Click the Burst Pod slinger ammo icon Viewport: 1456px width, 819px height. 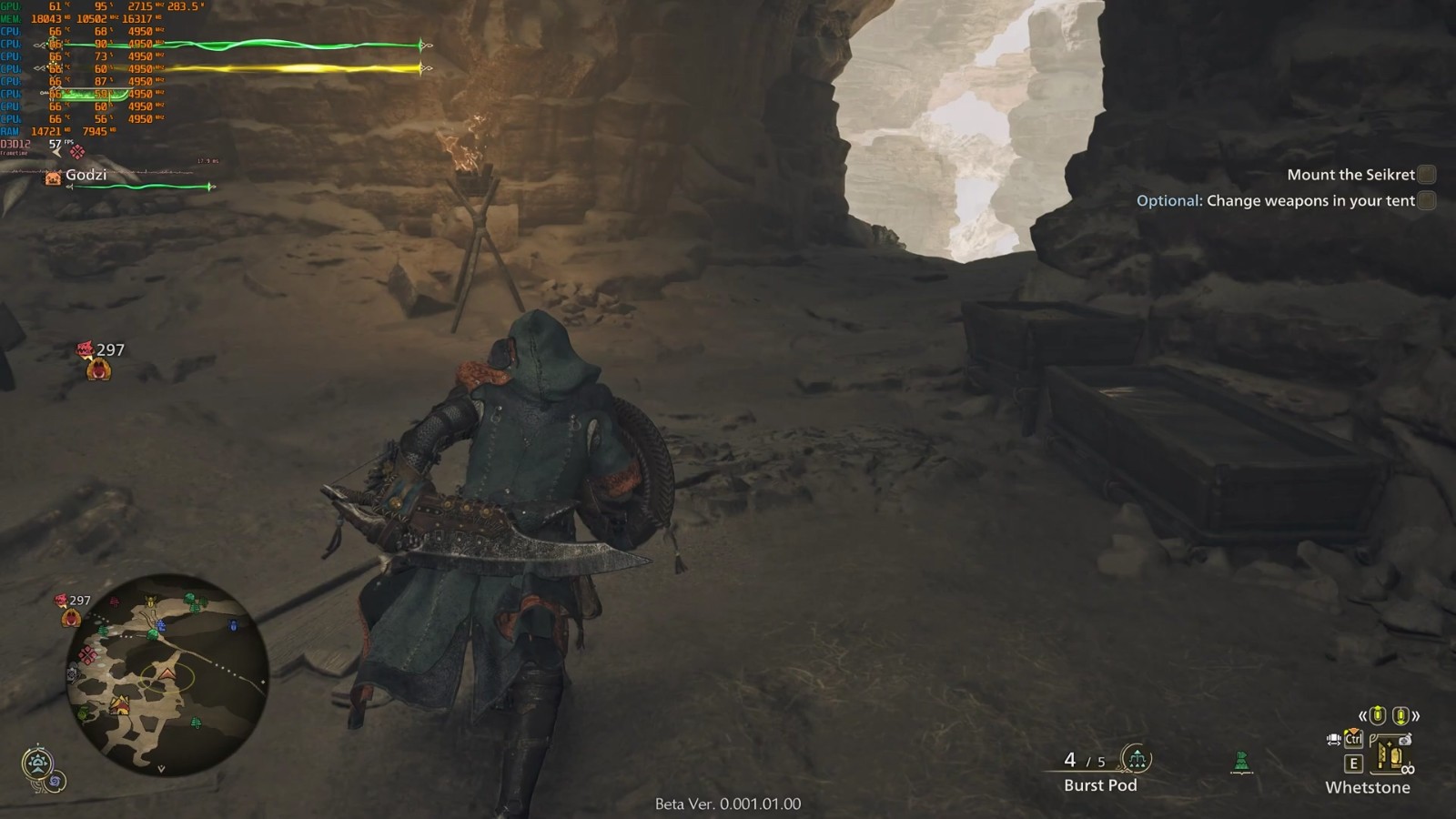pyautogui.click(x=1136, y=757)
